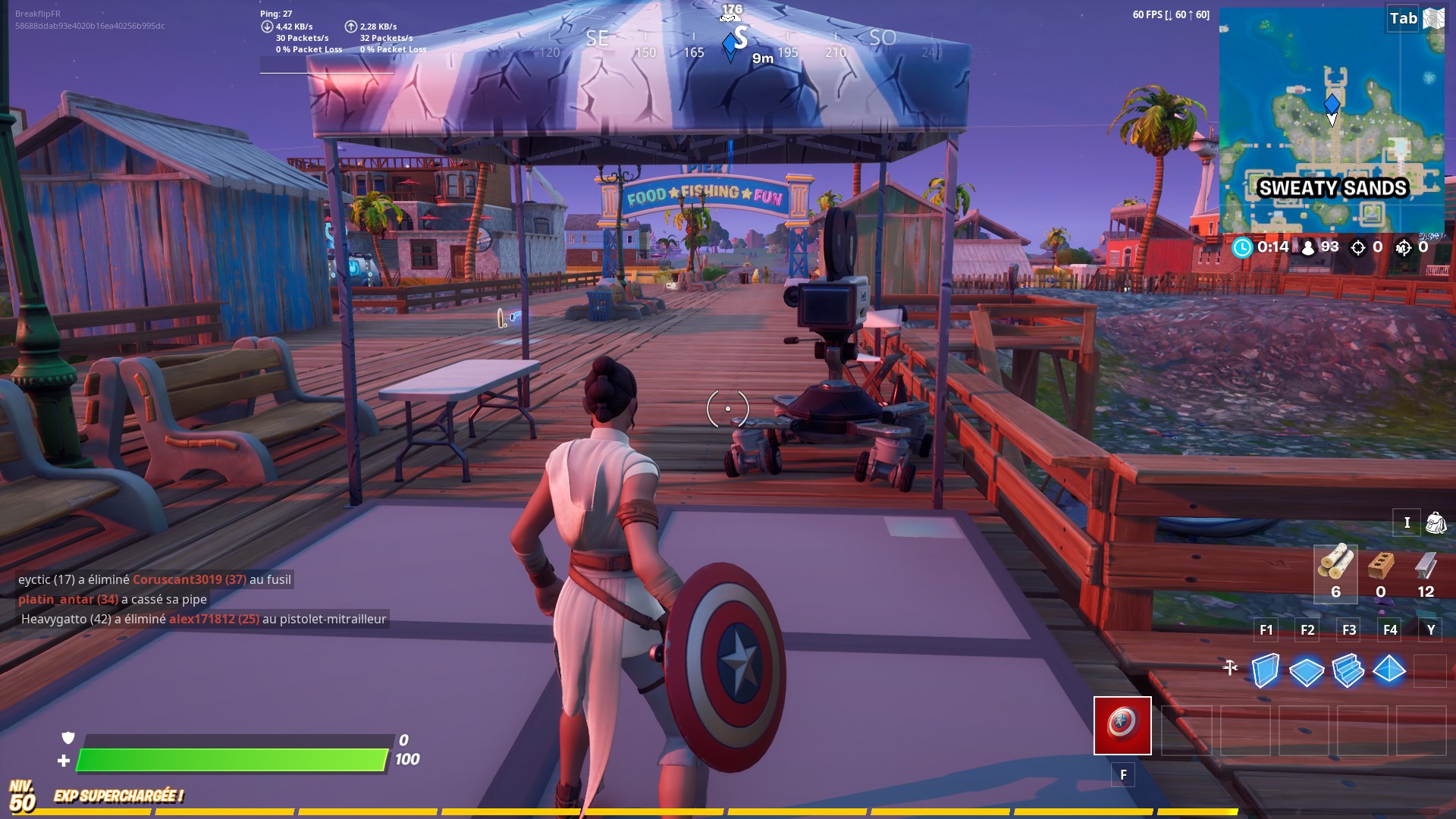Viewport: 1456px width, 819px height.
Task: Choose the floor building piece
Action: [1306, 671]
